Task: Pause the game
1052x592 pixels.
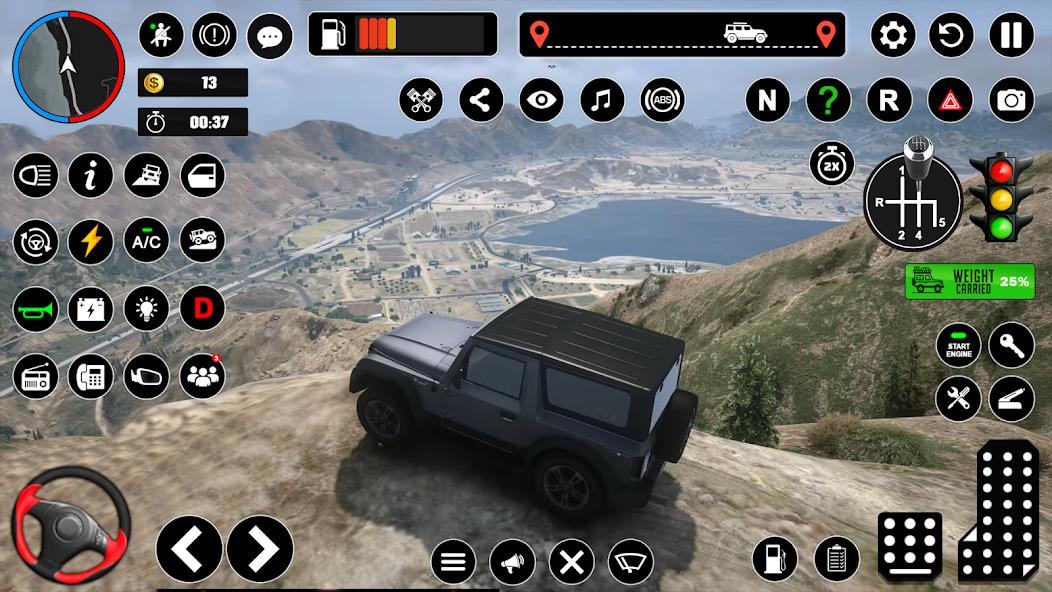Action: [x=1011, y=36]
